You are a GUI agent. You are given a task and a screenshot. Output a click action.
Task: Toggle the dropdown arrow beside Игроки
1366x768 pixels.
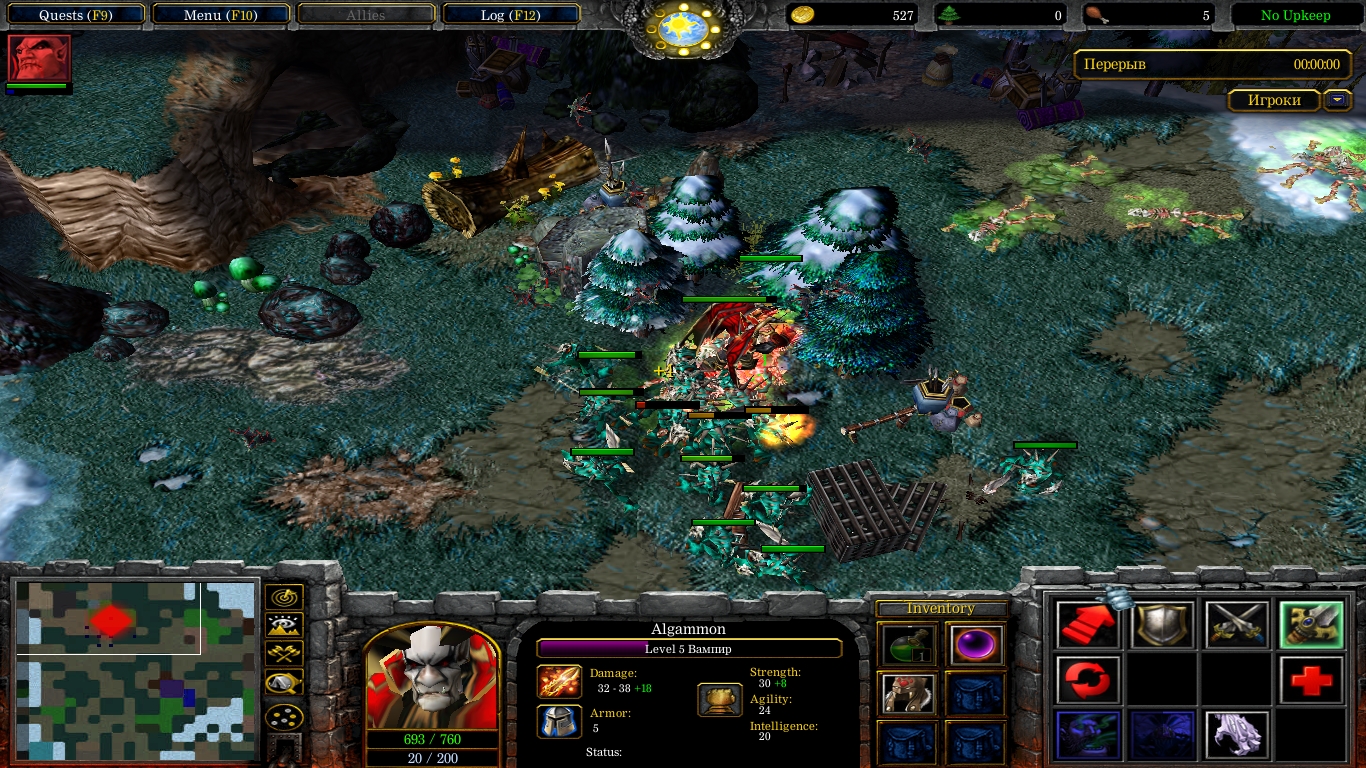[1337, 100]
